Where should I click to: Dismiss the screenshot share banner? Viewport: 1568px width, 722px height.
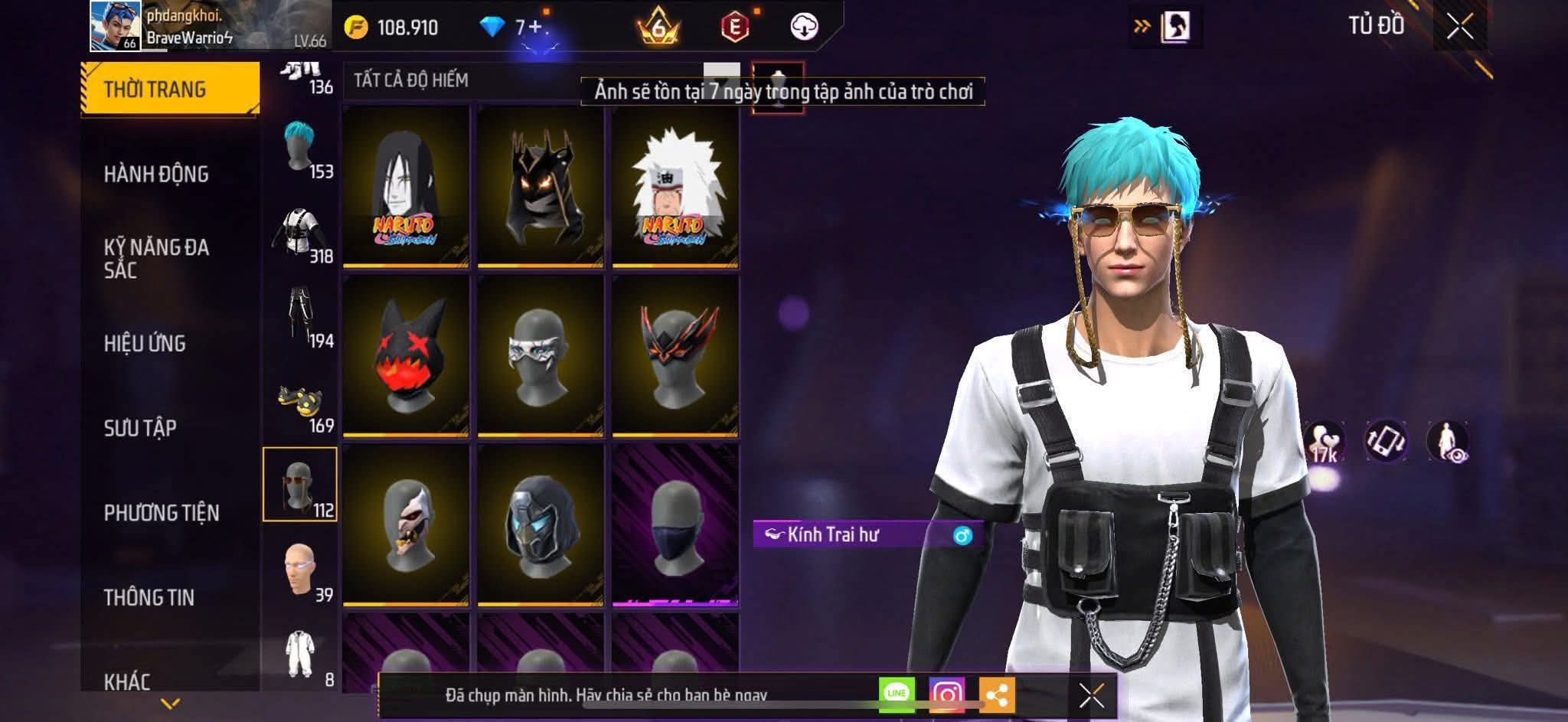coord(1091,695)
